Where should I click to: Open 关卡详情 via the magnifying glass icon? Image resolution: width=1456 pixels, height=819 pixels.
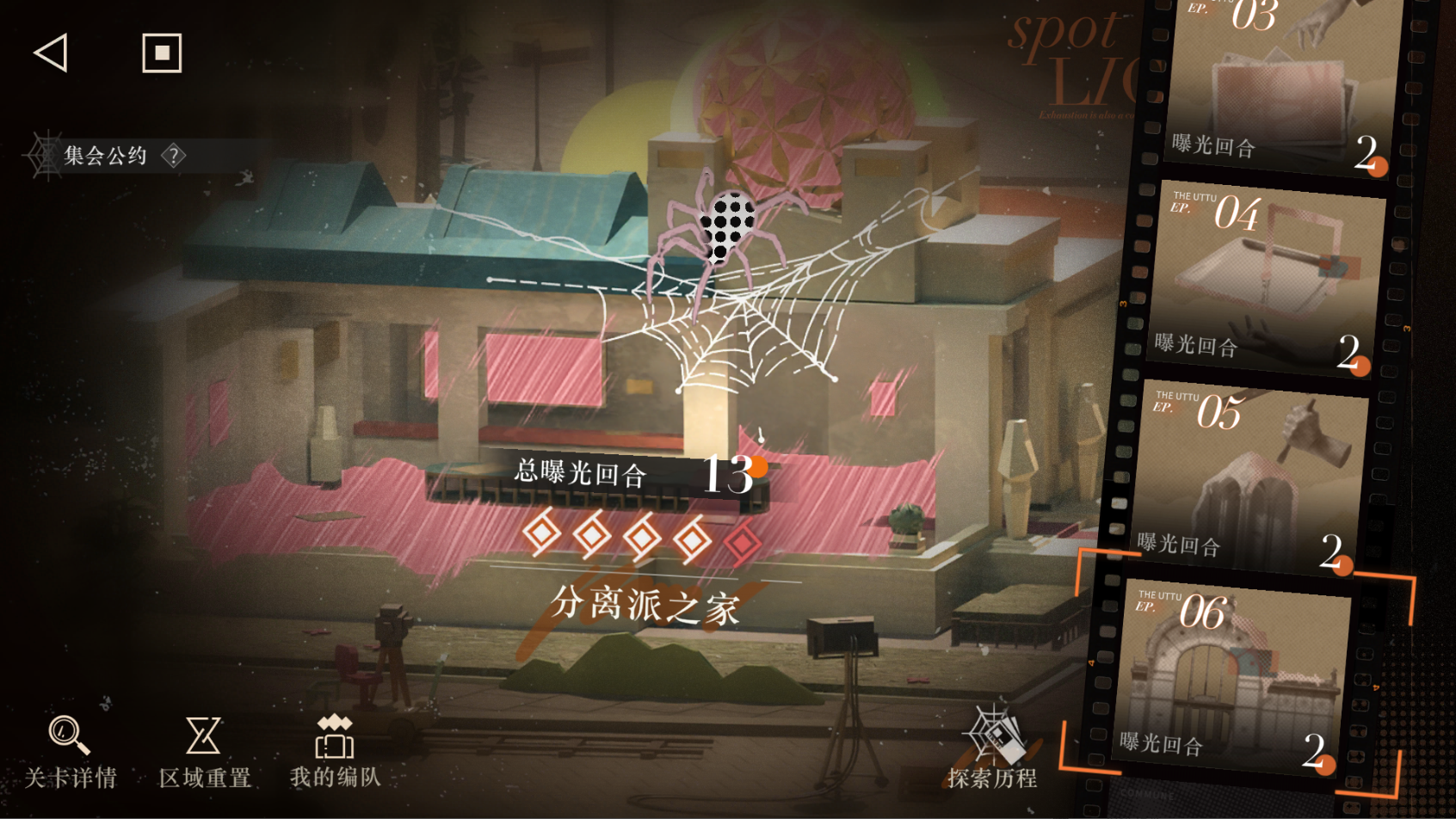[65, 742]
